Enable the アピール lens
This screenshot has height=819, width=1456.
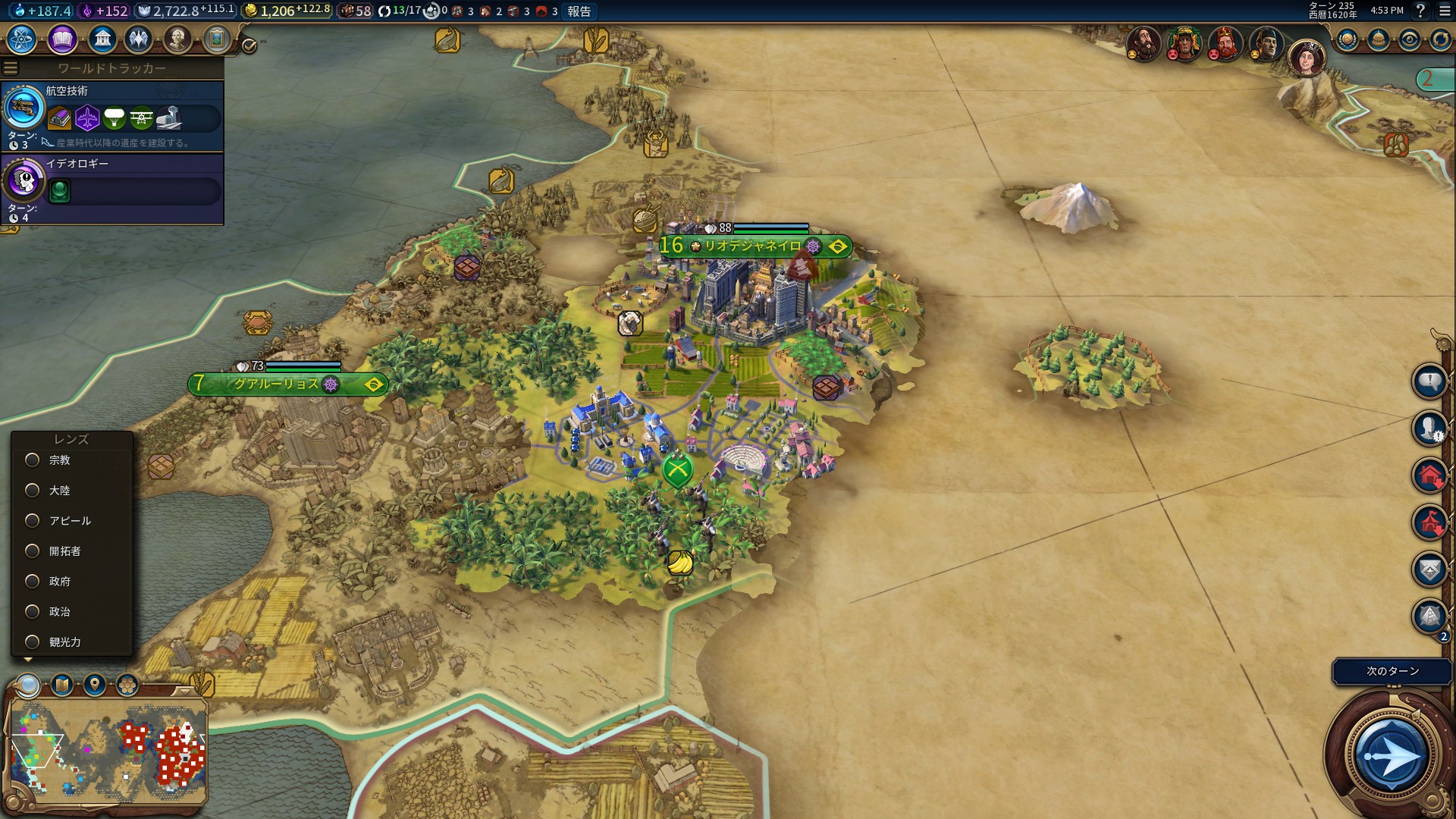point(33,521)
